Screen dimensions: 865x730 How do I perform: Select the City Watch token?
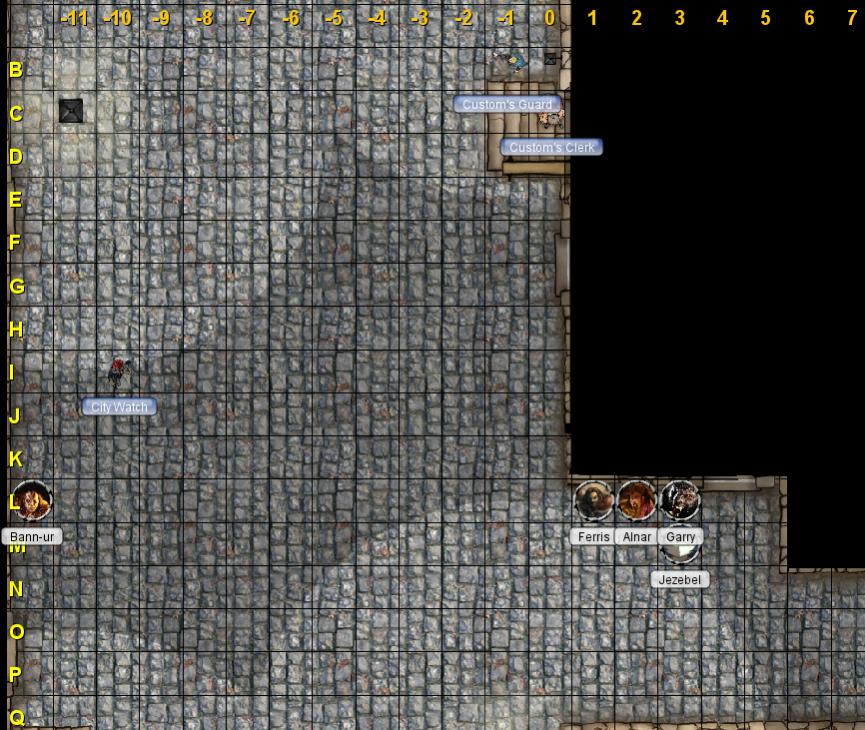tap(119, 372)
